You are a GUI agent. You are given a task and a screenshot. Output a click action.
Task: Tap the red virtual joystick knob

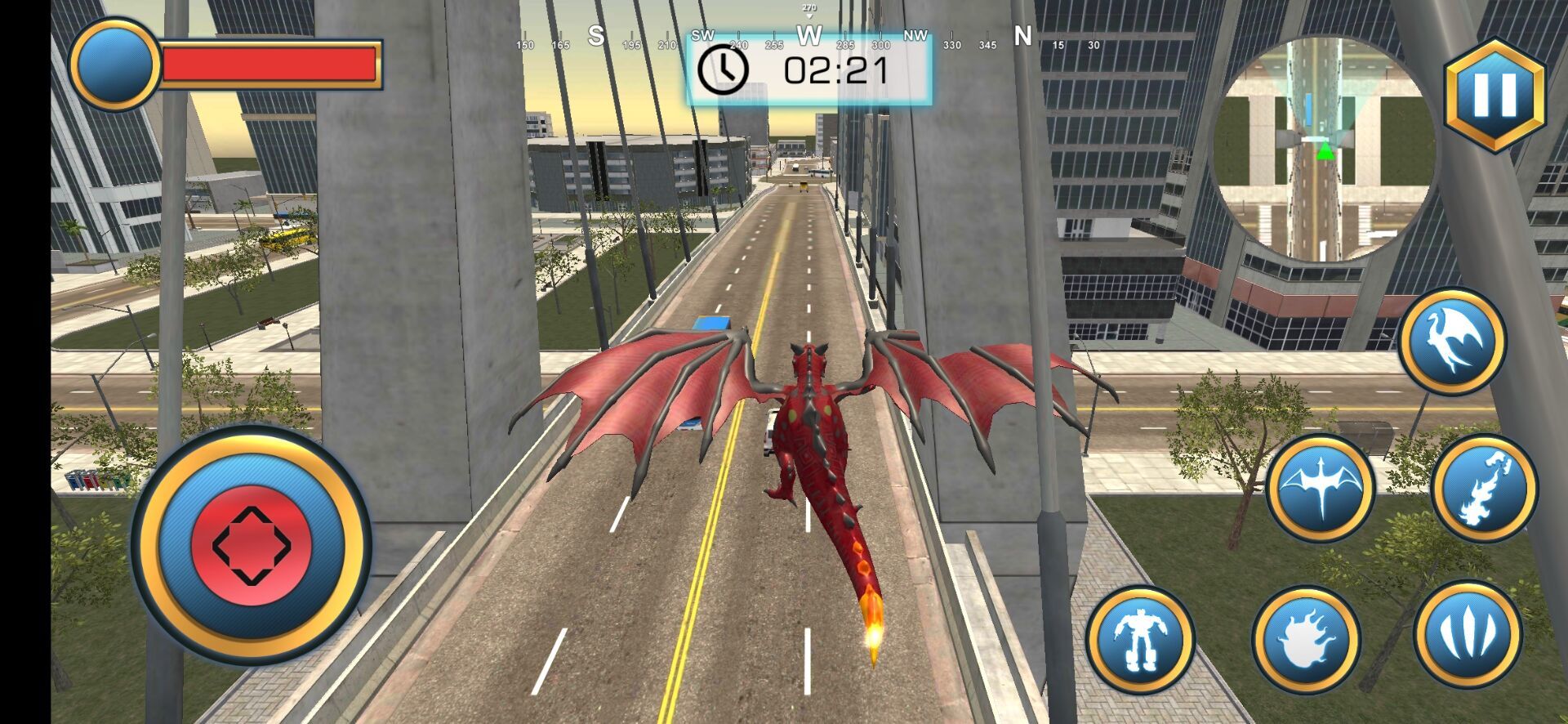(x=251, y=545)
